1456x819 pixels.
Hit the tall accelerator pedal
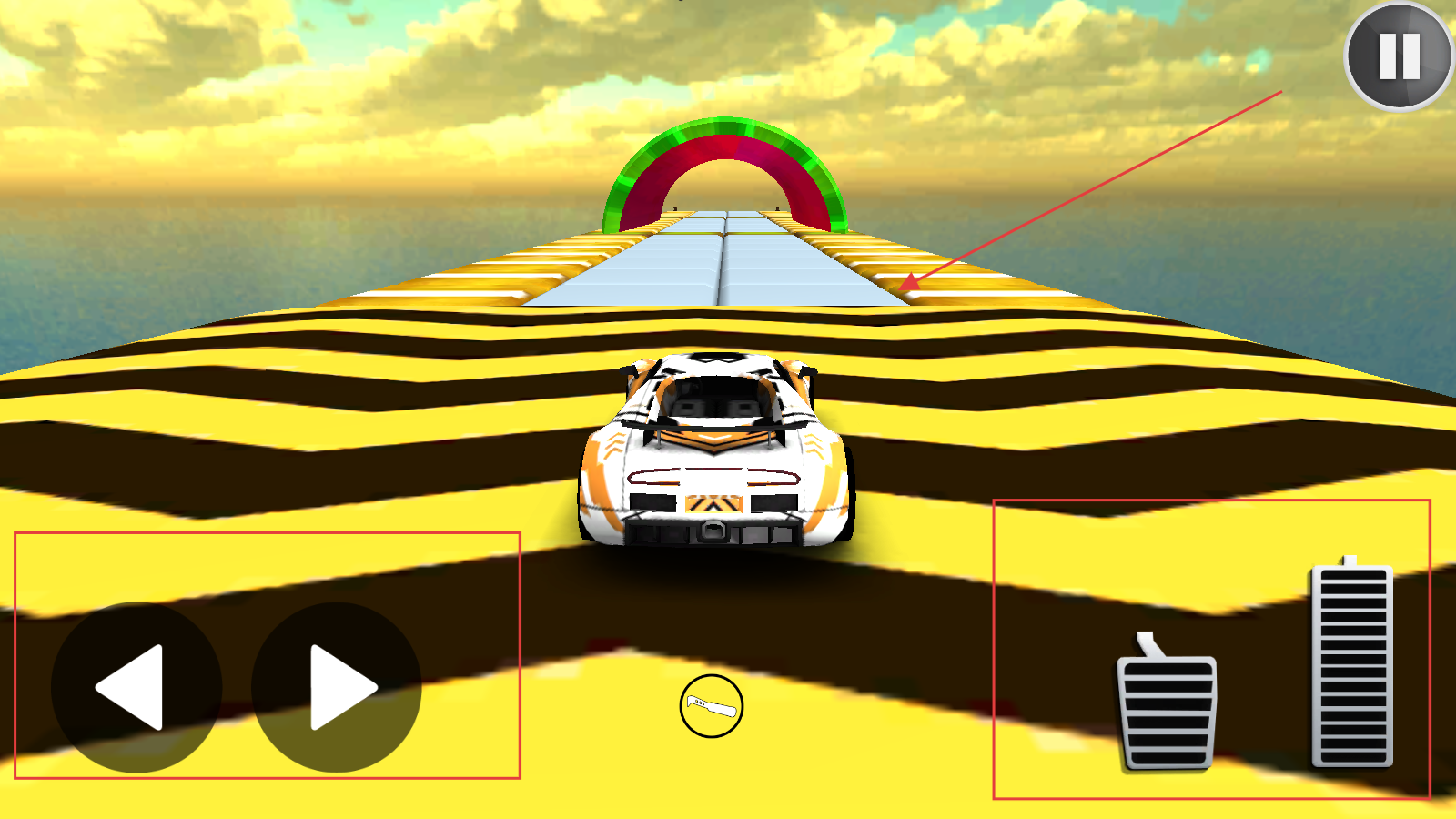pyautogui.click(x=1352, y=666)
